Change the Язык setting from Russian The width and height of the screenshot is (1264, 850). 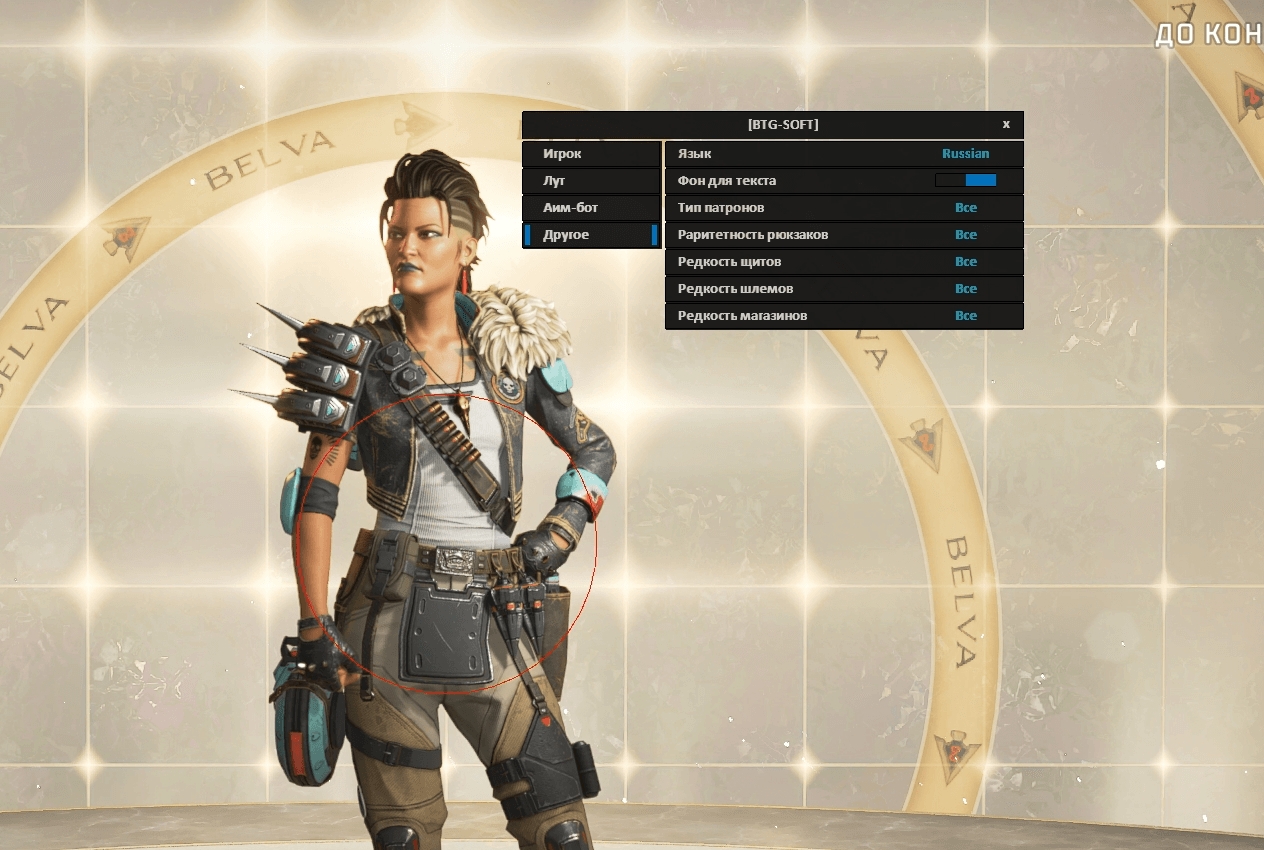[x=965, y=154]
